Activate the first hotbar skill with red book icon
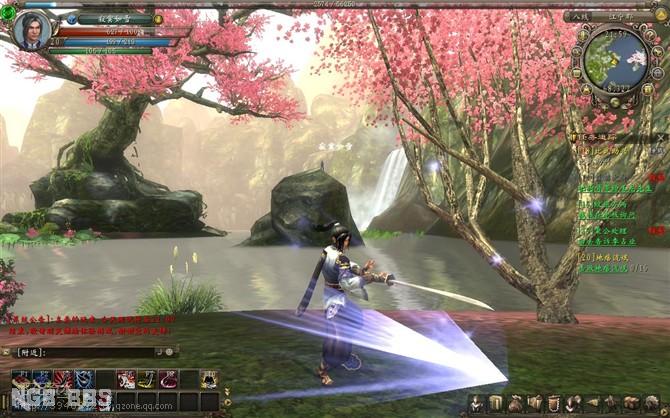 pyautogui.click(x=21, y=379)
